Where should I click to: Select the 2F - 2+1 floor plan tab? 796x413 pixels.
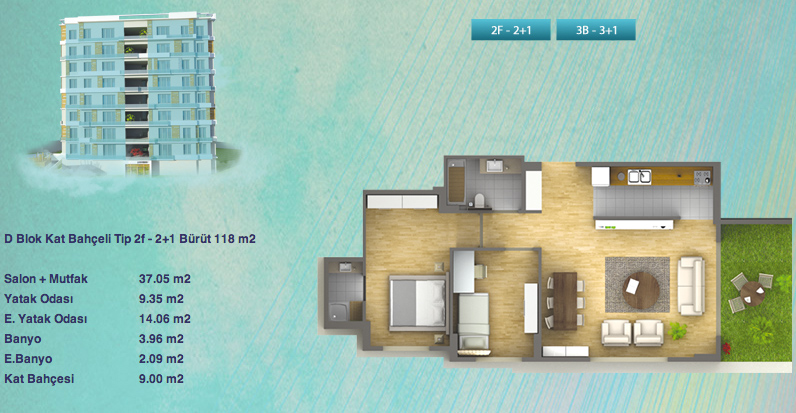[510, 31]
